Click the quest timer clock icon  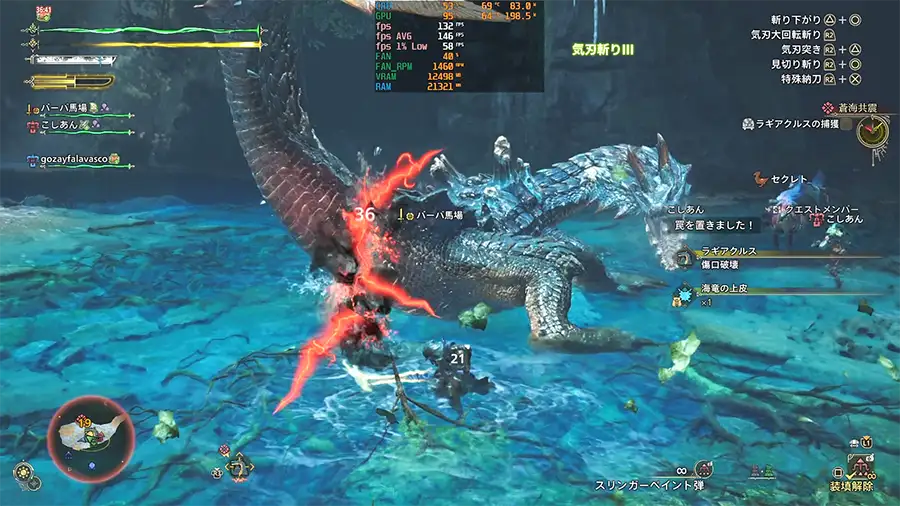(872, 130)
